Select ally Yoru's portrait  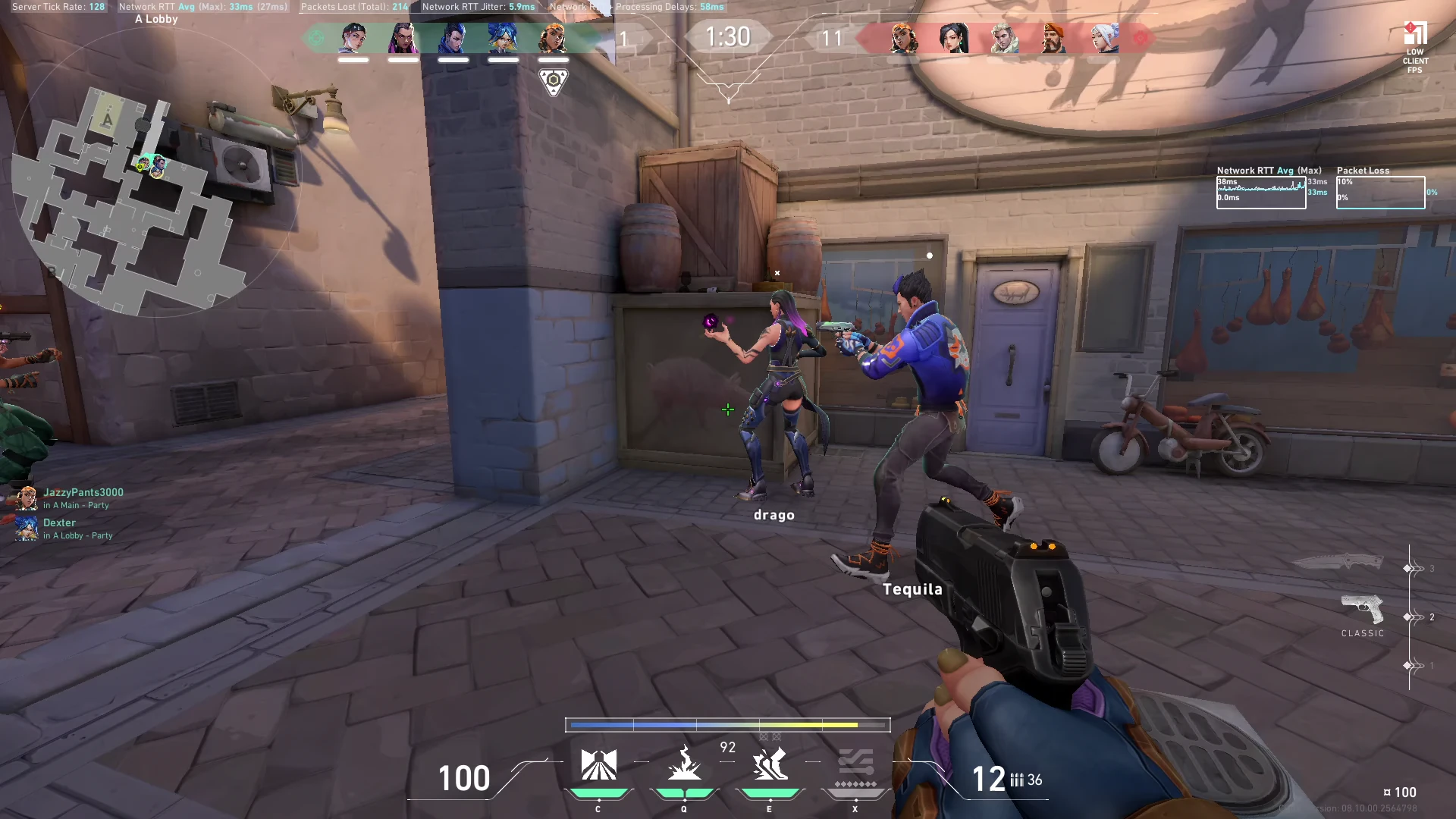click(x=453, y=38)
